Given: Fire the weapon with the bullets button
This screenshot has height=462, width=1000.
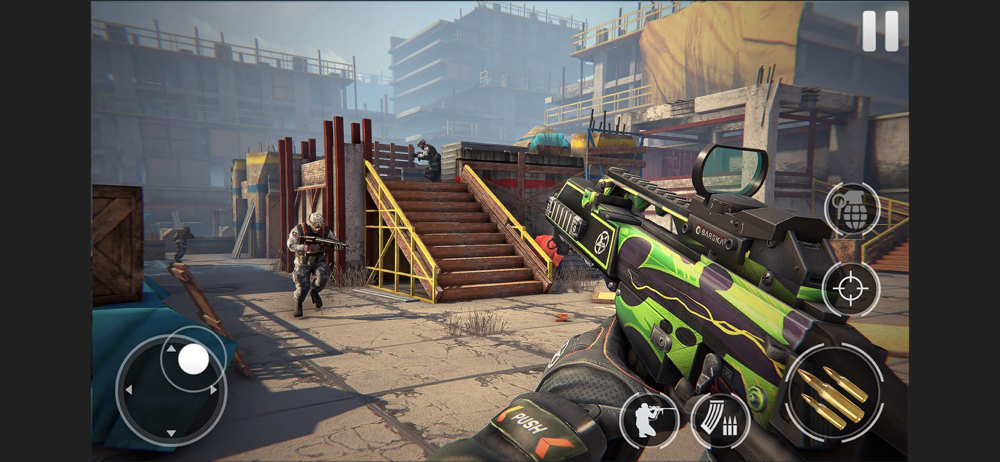Looking at the screenshot, I should pos(833,393).
